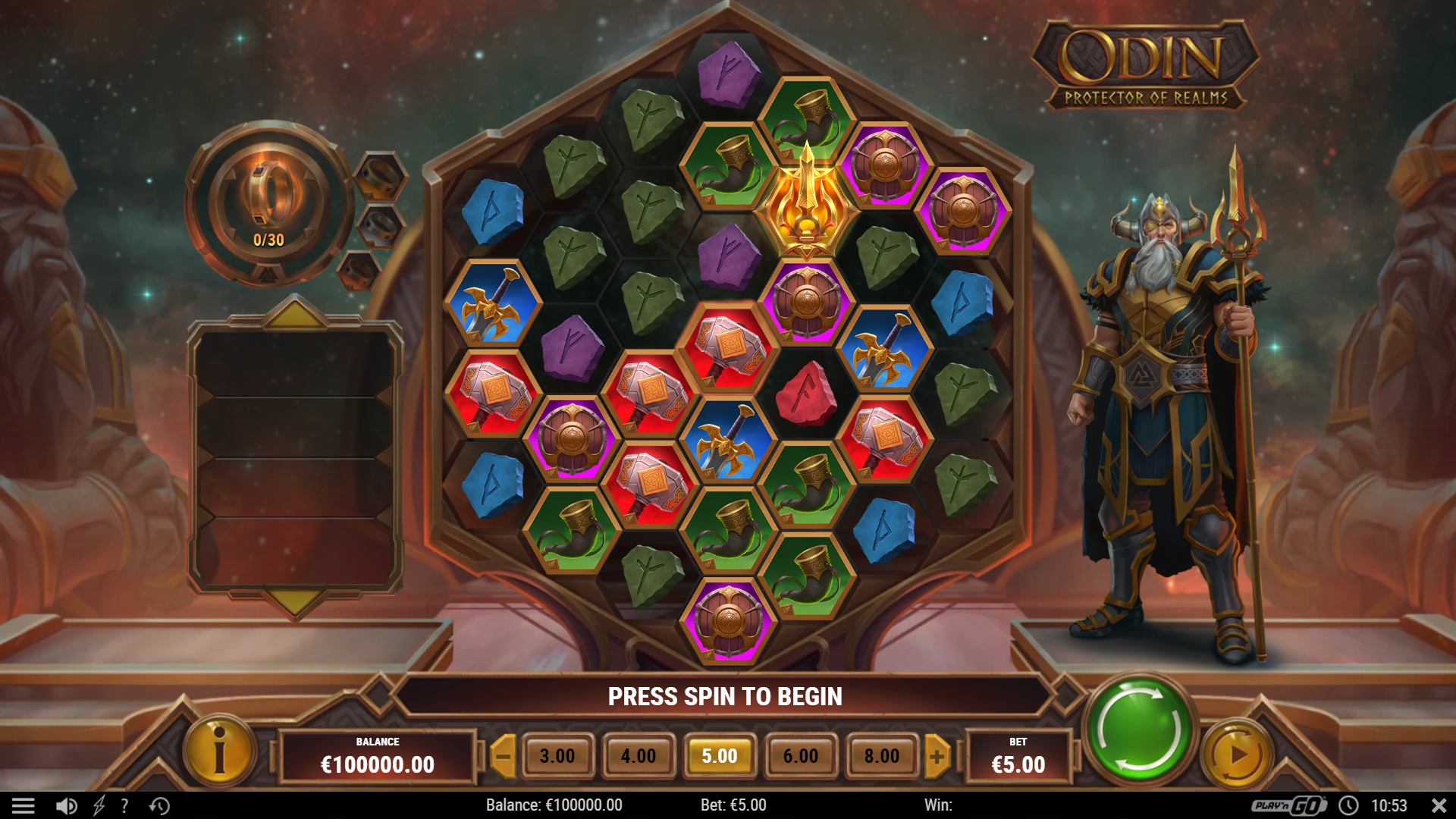Image resolution: width=1456 pixels, height=819 pixels.
Task: Open help using the question mark icon
Action: (x=124, y=805)
